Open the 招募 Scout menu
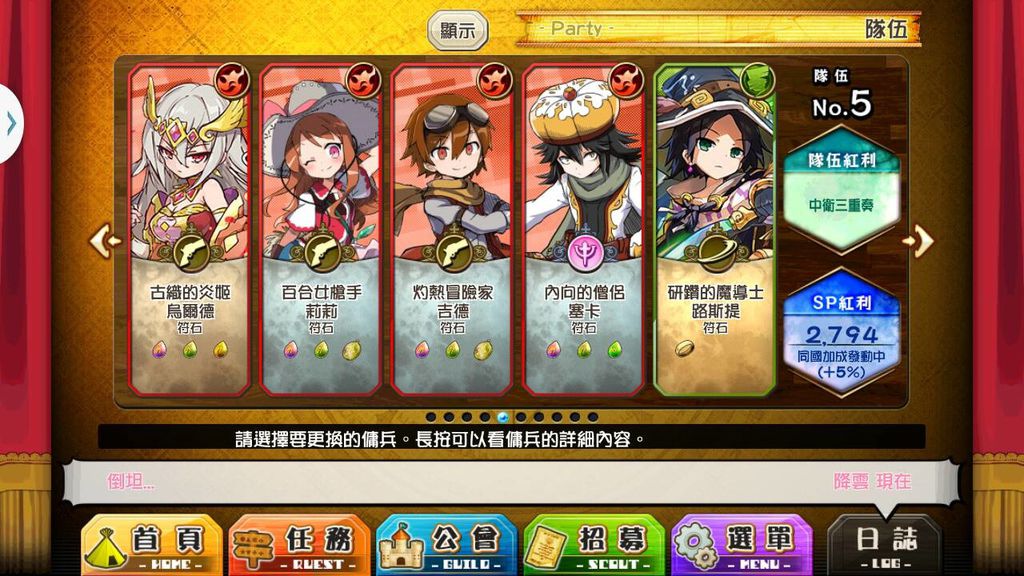This screenshot has height=576, width=1024. point(594,546)
